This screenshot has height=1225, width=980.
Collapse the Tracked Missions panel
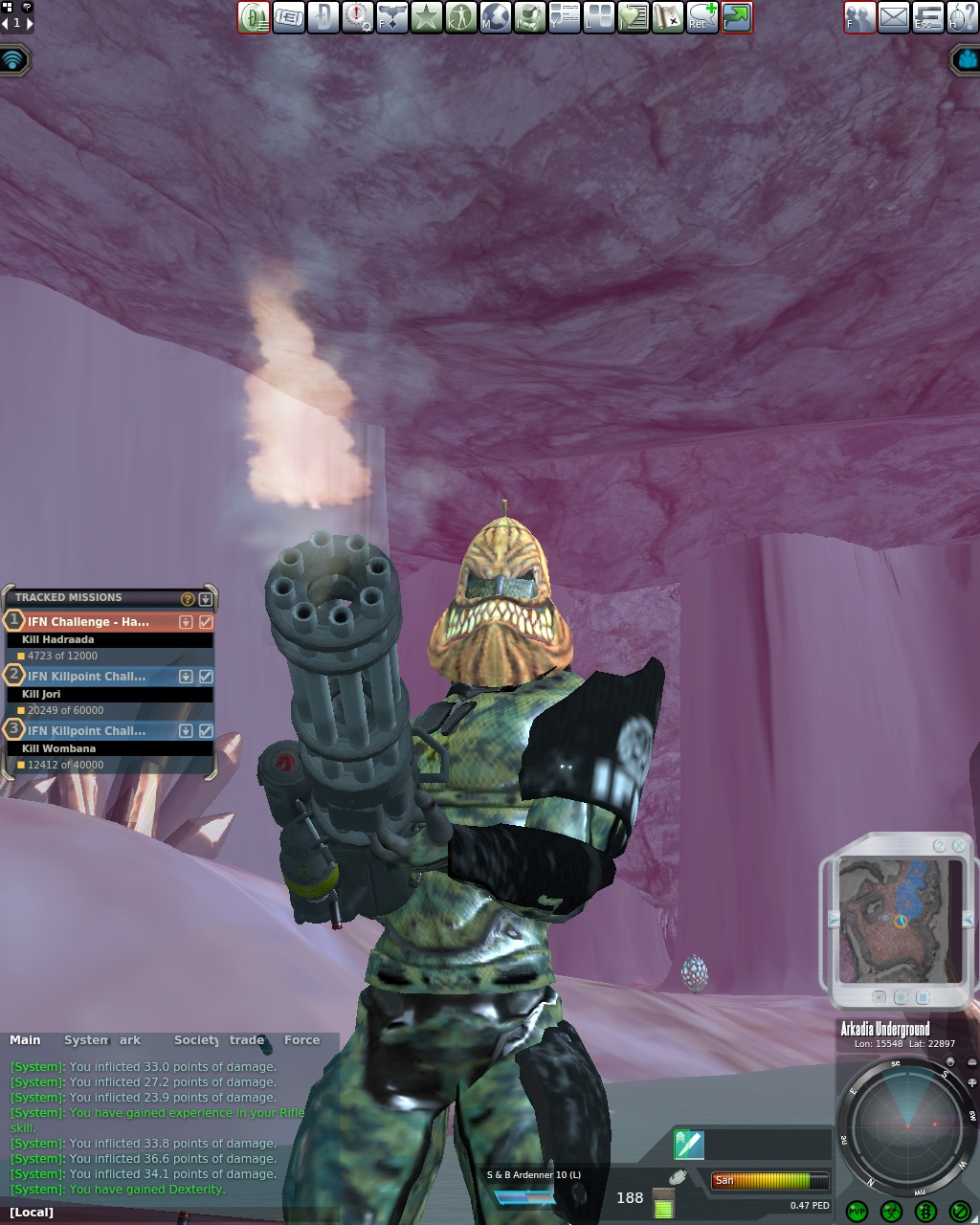click(x=205, y=599)
